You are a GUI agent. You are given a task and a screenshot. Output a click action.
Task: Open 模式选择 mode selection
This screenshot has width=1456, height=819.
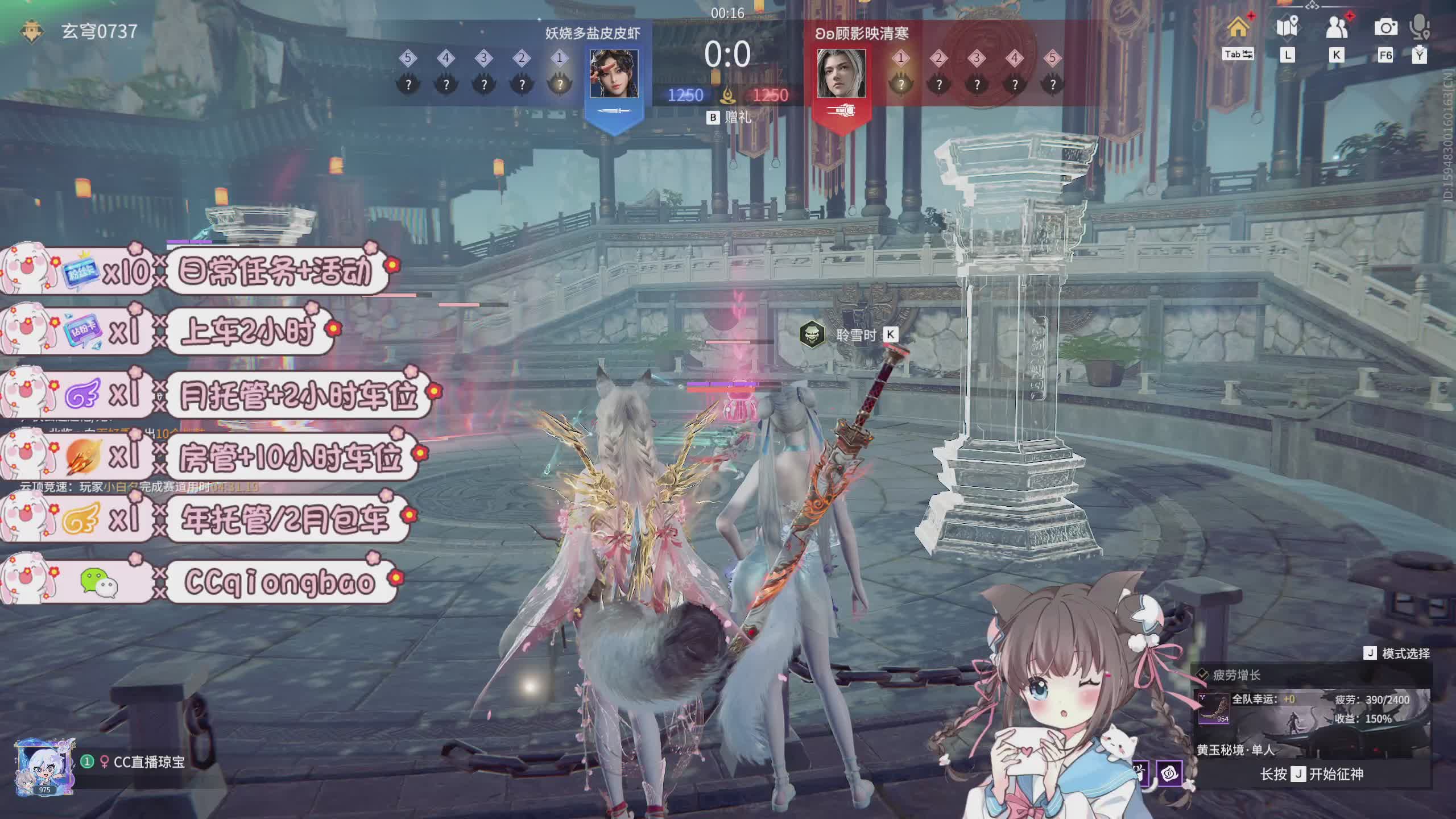point(1397,653)
